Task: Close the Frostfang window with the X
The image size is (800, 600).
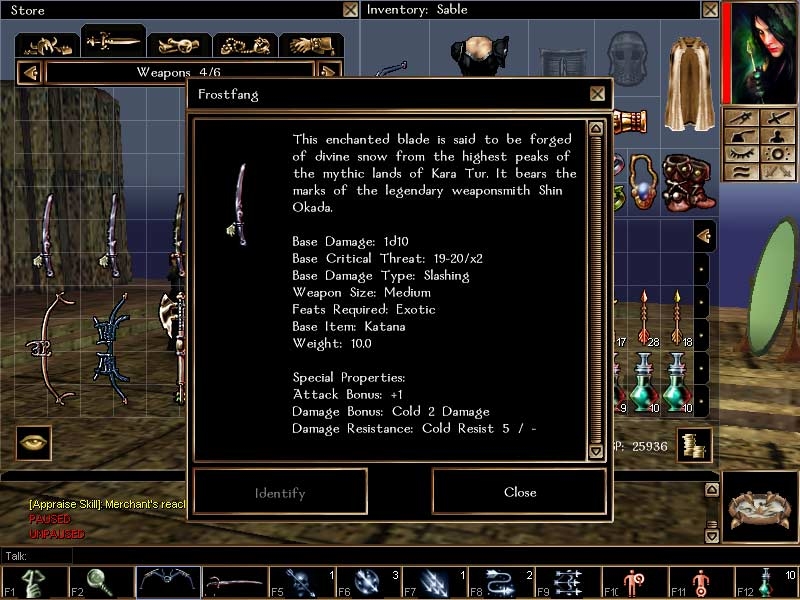Action: (x=597, y=94)
